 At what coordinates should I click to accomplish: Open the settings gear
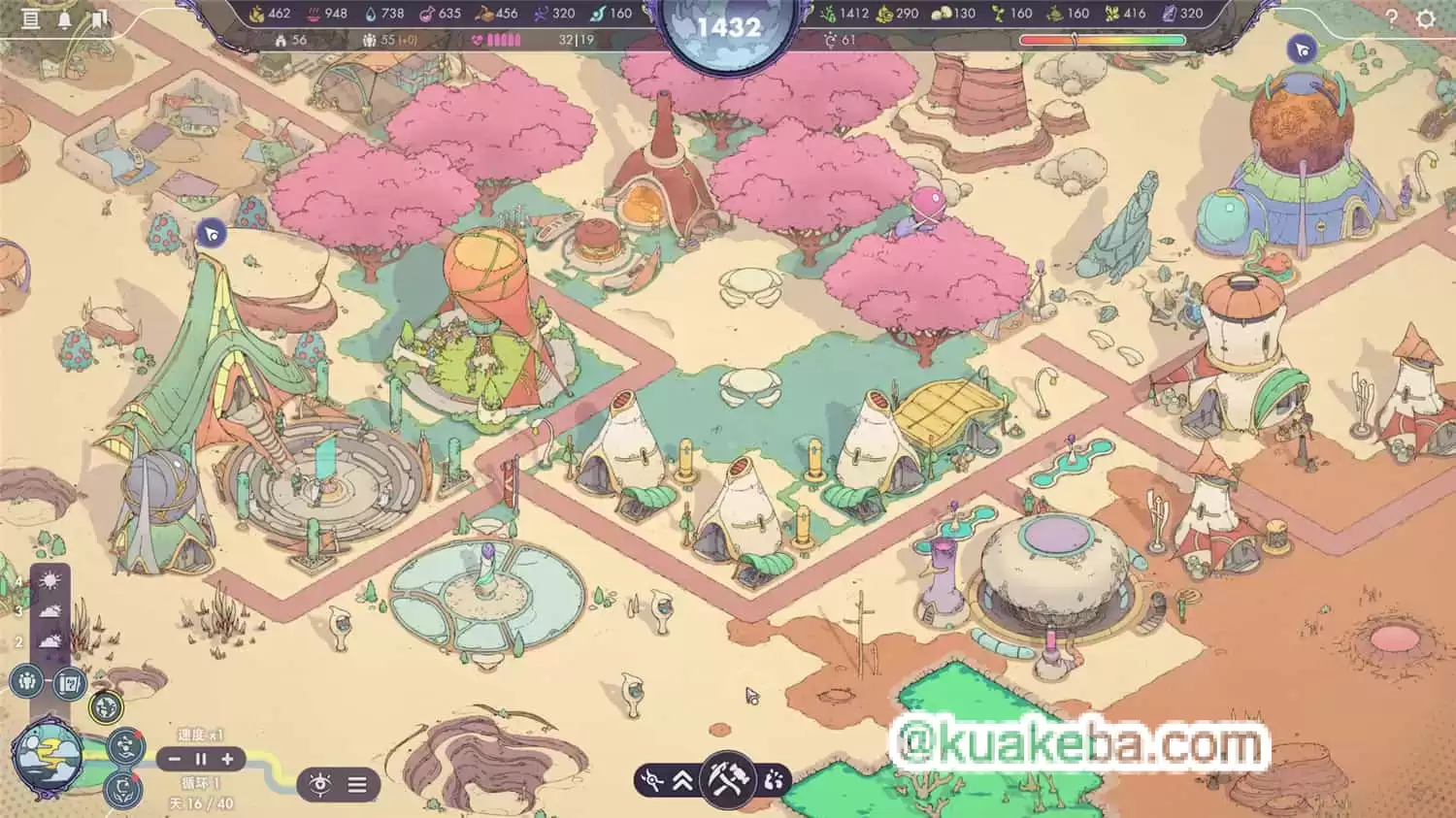1425,18
